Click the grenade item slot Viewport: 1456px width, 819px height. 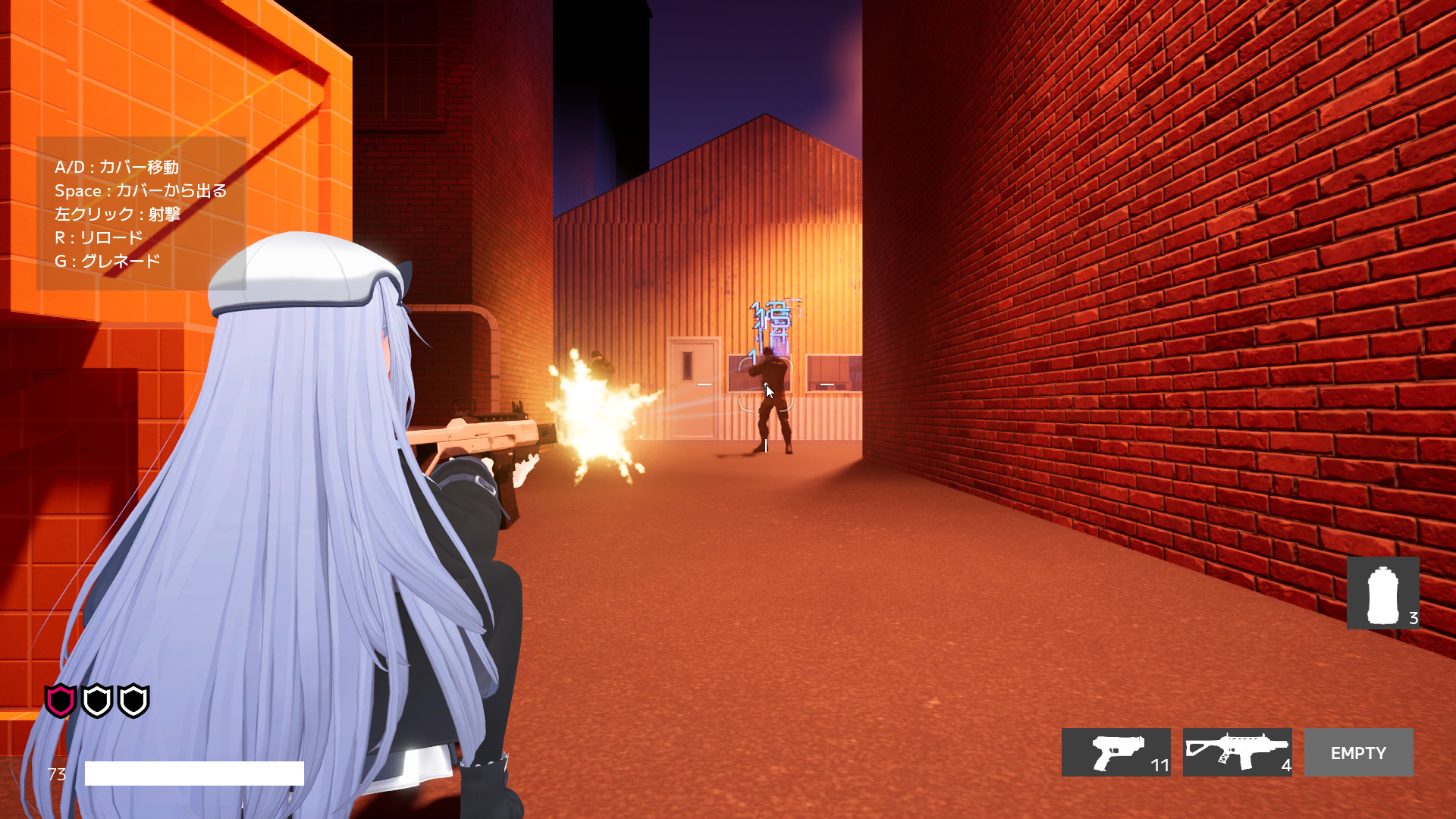[x=1382, y=593]
